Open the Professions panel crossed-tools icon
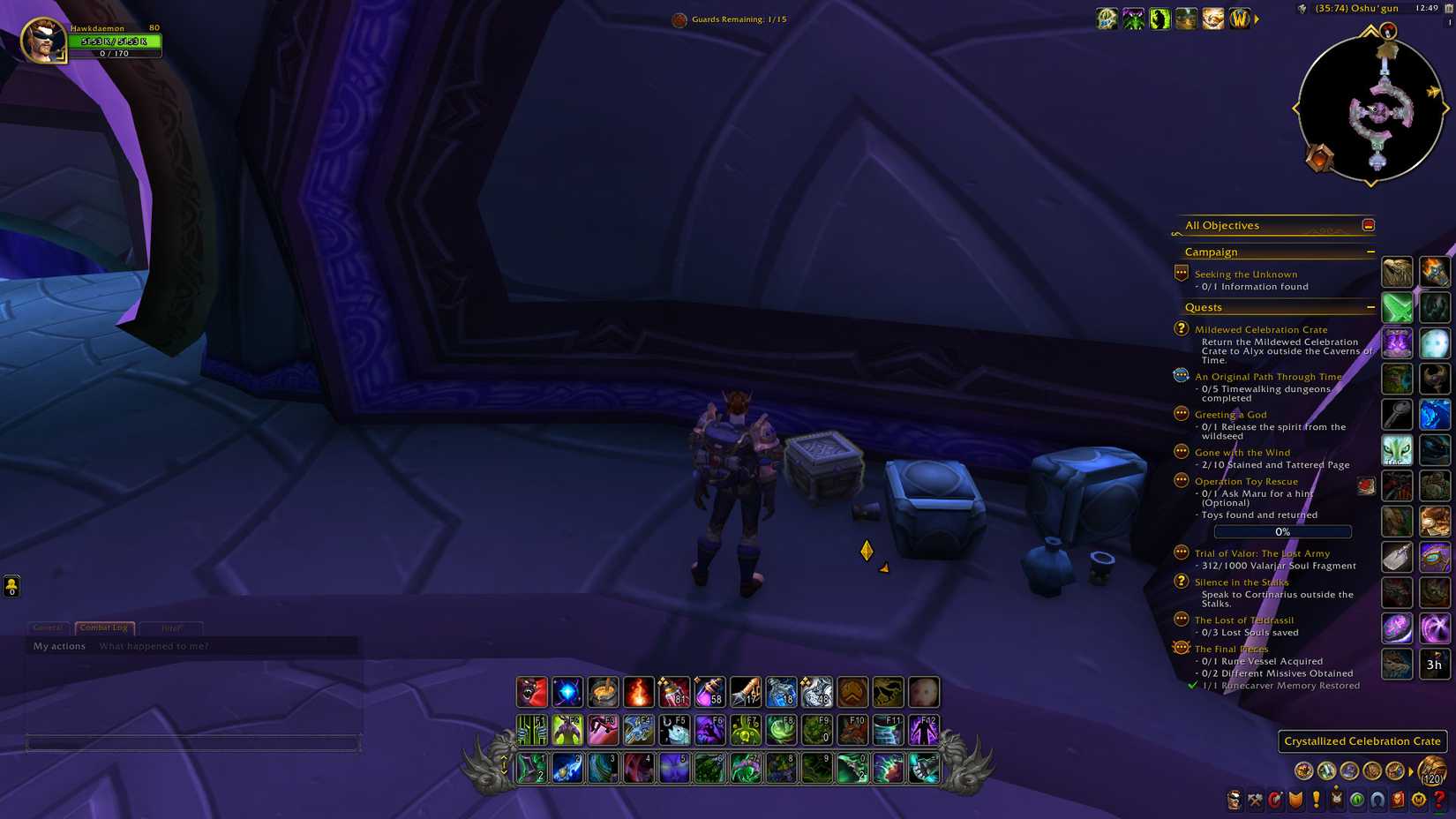Image resolution: width=1456 pixels, height=819 pixels. click(x=1255, y=800)
